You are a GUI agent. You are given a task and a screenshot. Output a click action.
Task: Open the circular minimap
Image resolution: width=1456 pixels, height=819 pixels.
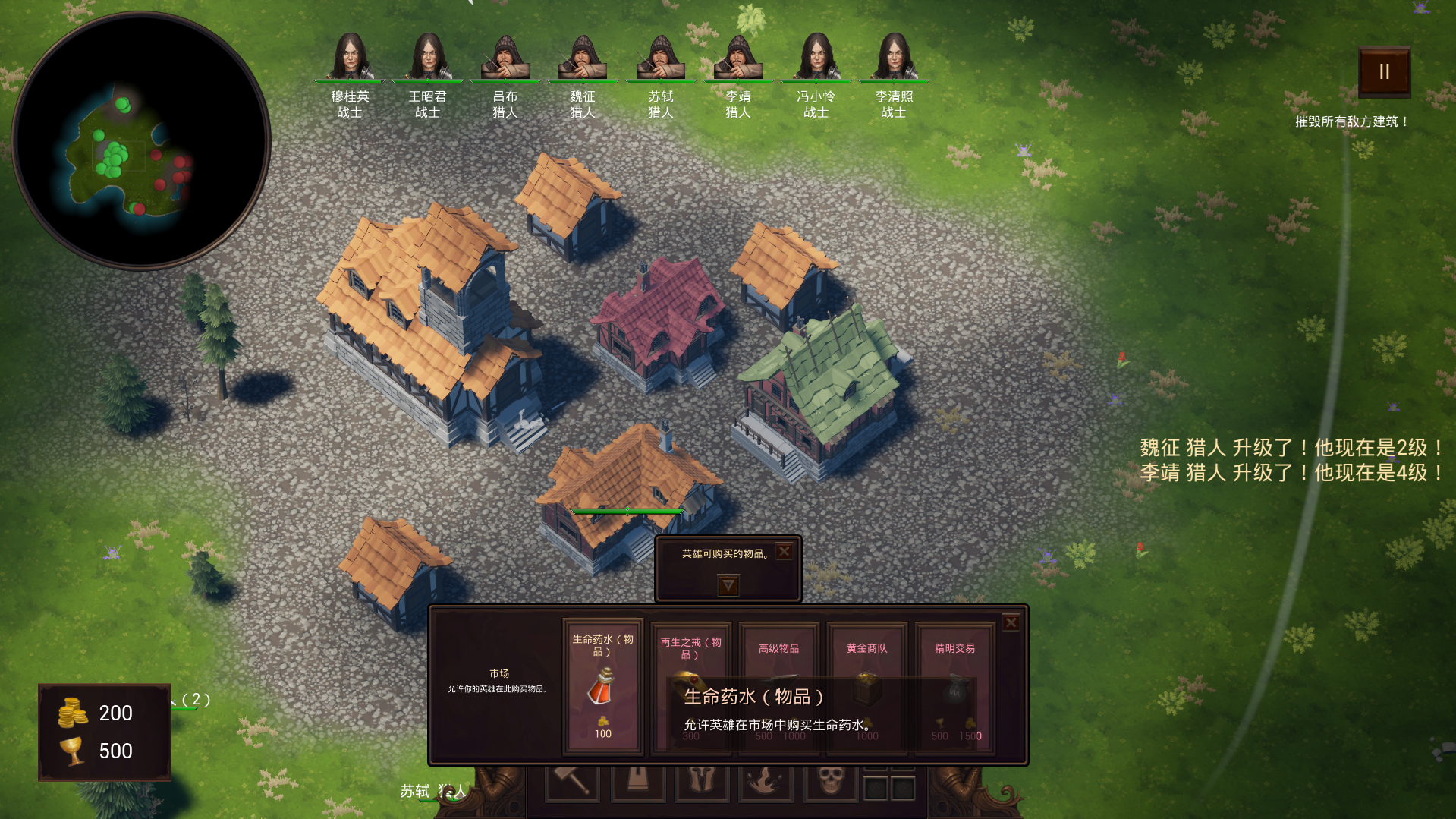pos(141,141)
